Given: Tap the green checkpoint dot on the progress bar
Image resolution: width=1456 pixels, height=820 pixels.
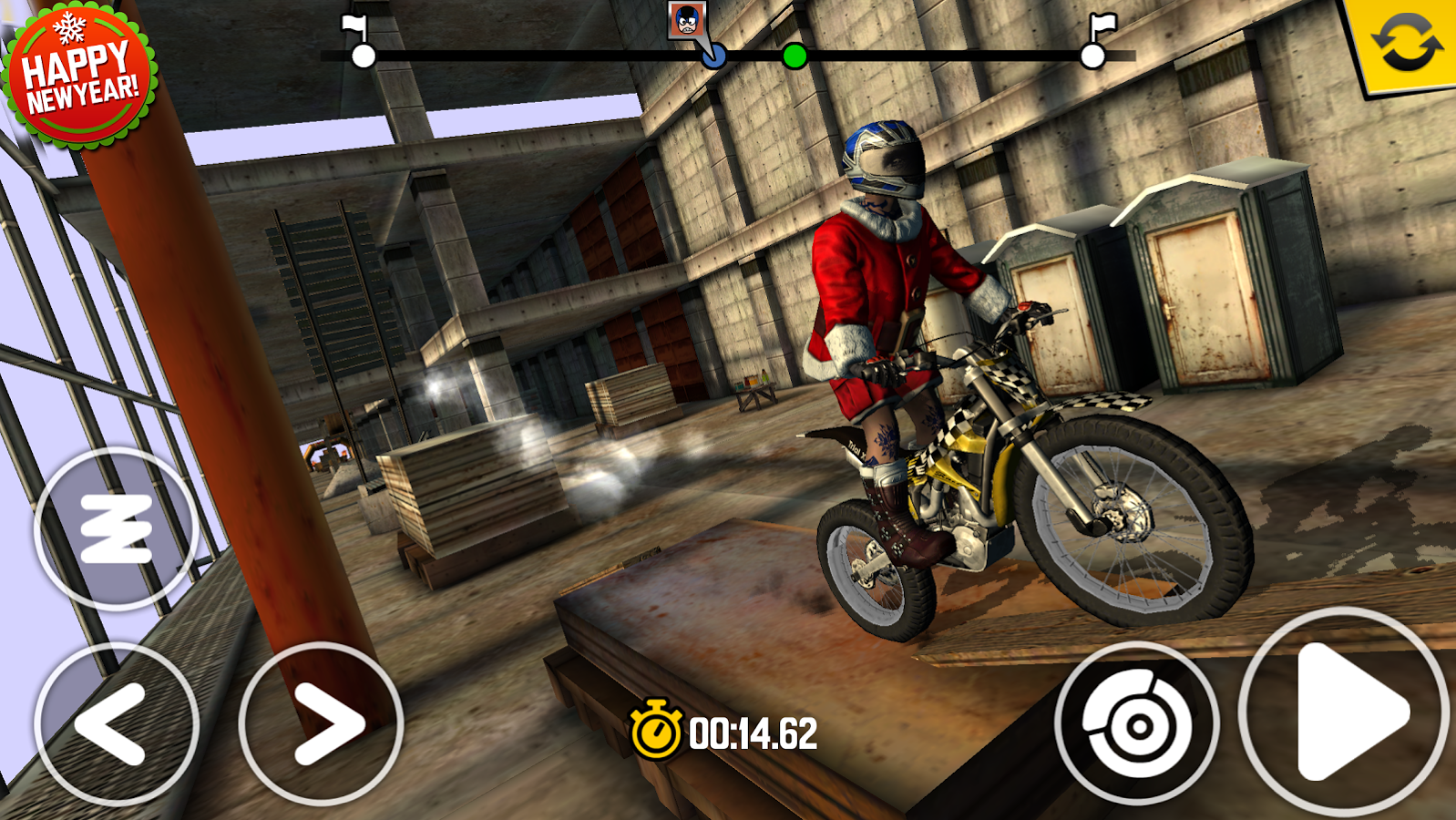Looking at the screenshot, I should point(795,57).
